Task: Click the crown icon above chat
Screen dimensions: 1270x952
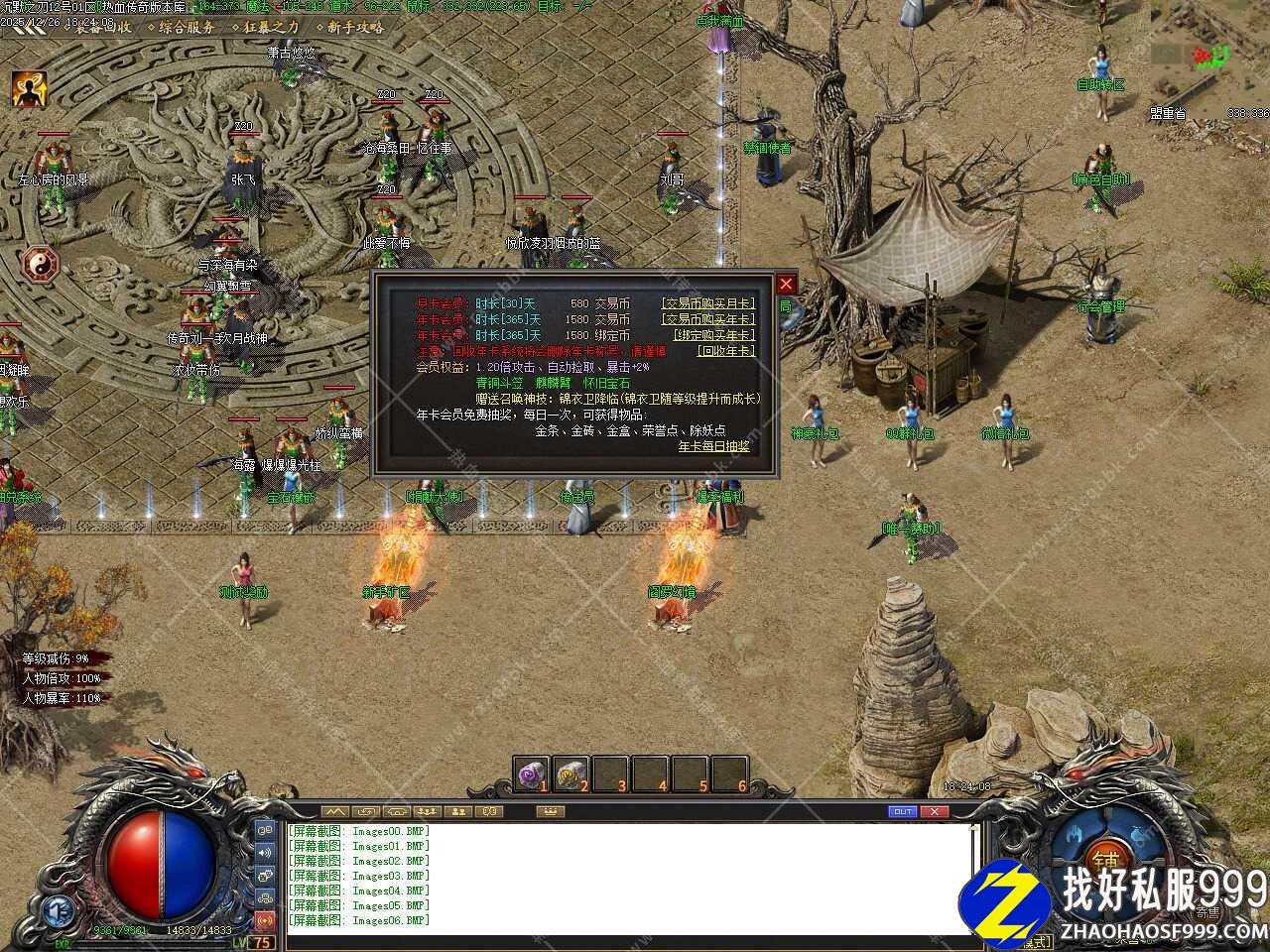Action: pyautogui.click(x=549, y=811)
